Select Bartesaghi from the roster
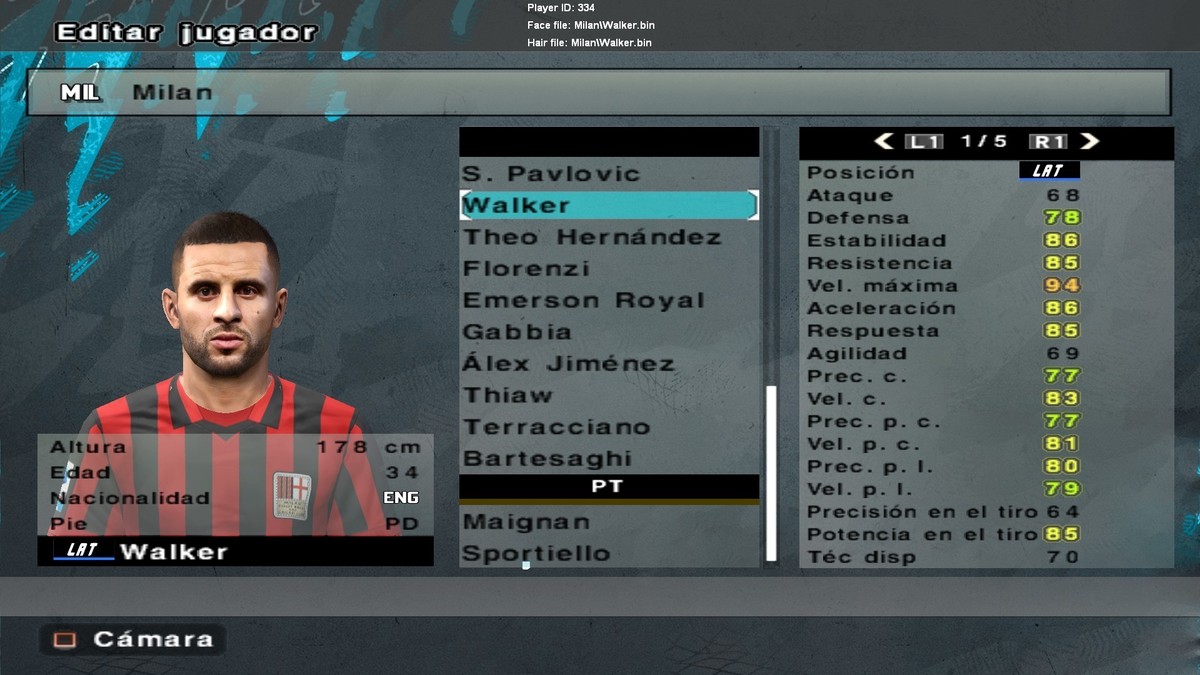Screen dimensions: 1200x675 (x=547, y=459)
